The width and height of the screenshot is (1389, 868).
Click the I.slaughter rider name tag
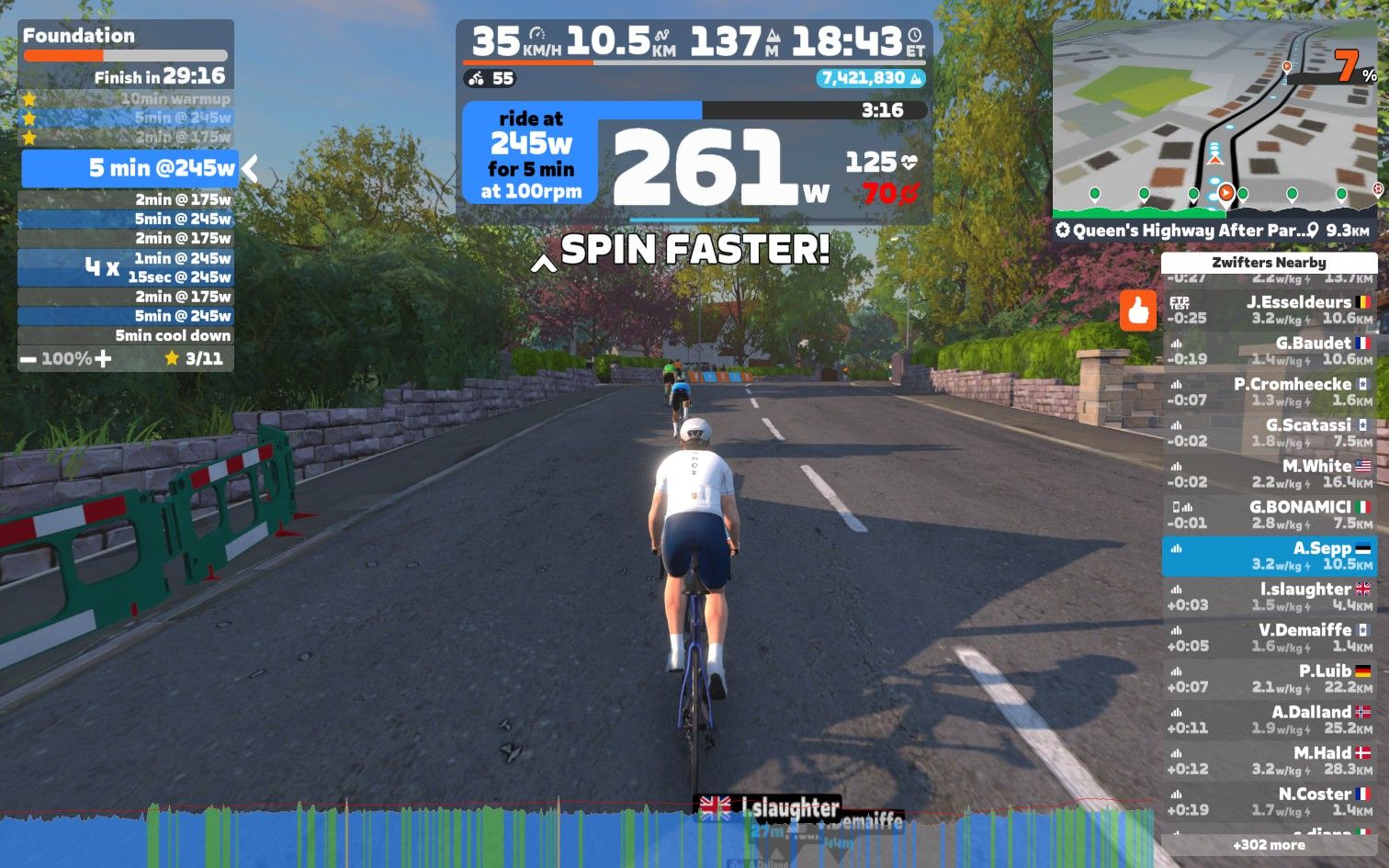[768, 808]
